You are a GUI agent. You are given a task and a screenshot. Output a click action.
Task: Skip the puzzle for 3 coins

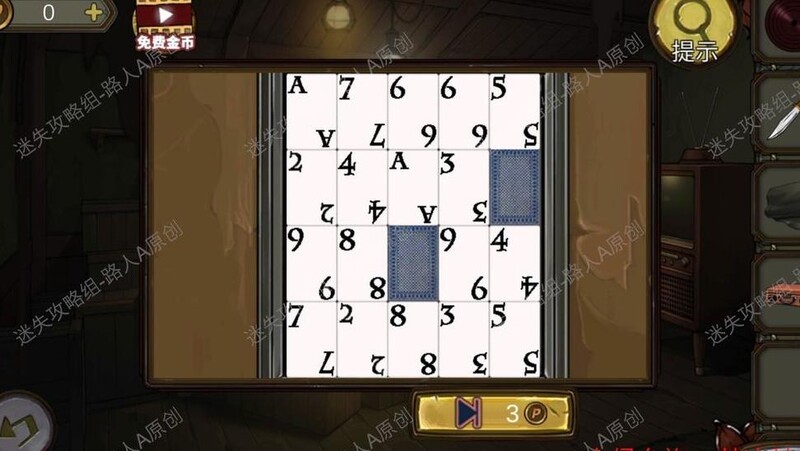click(x=494, y=412)
